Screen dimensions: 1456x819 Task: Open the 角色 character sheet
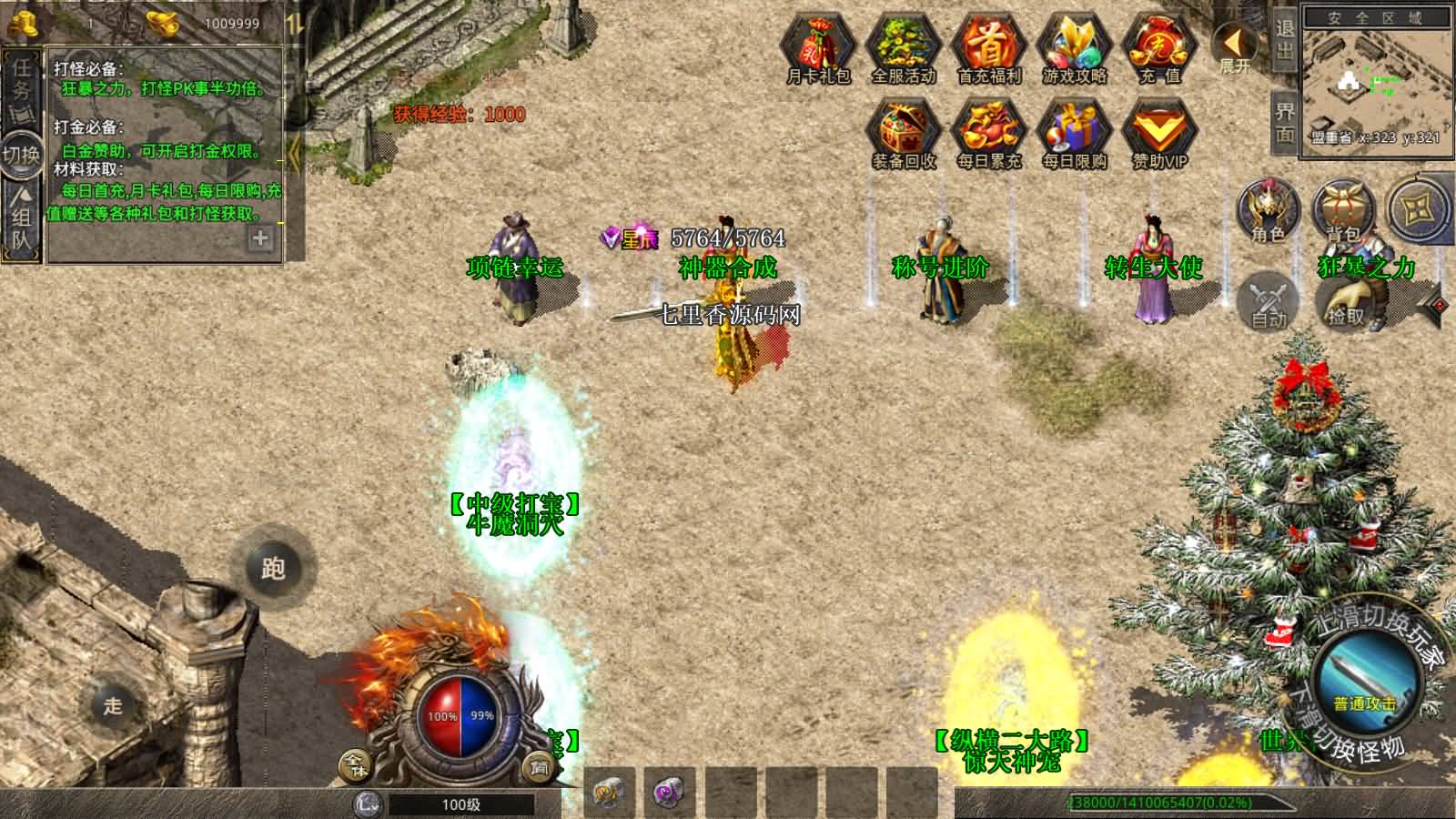(x=1267, y=209)
